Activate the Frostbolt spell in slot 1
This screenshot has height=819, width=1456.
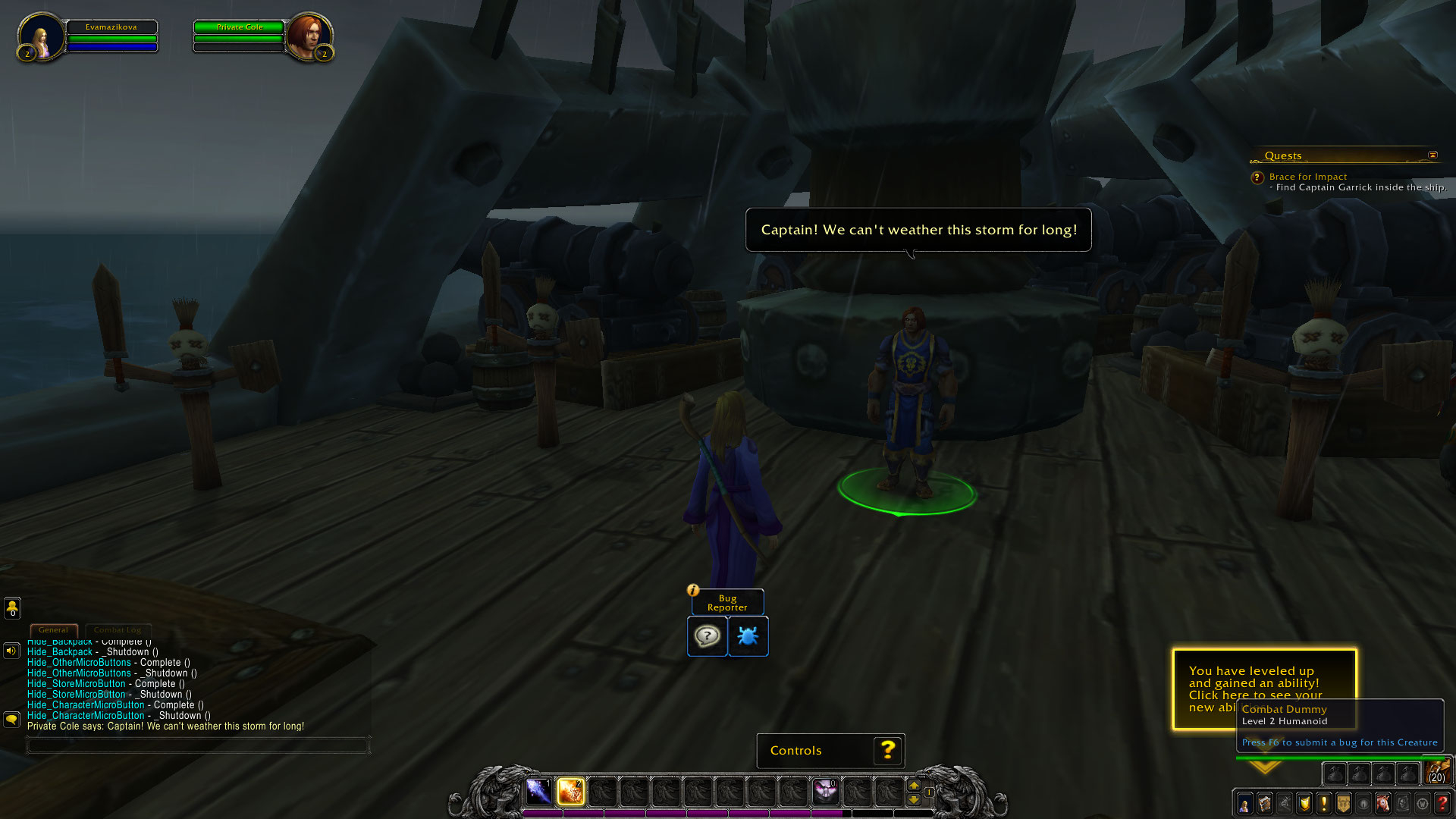coord(538,791)
